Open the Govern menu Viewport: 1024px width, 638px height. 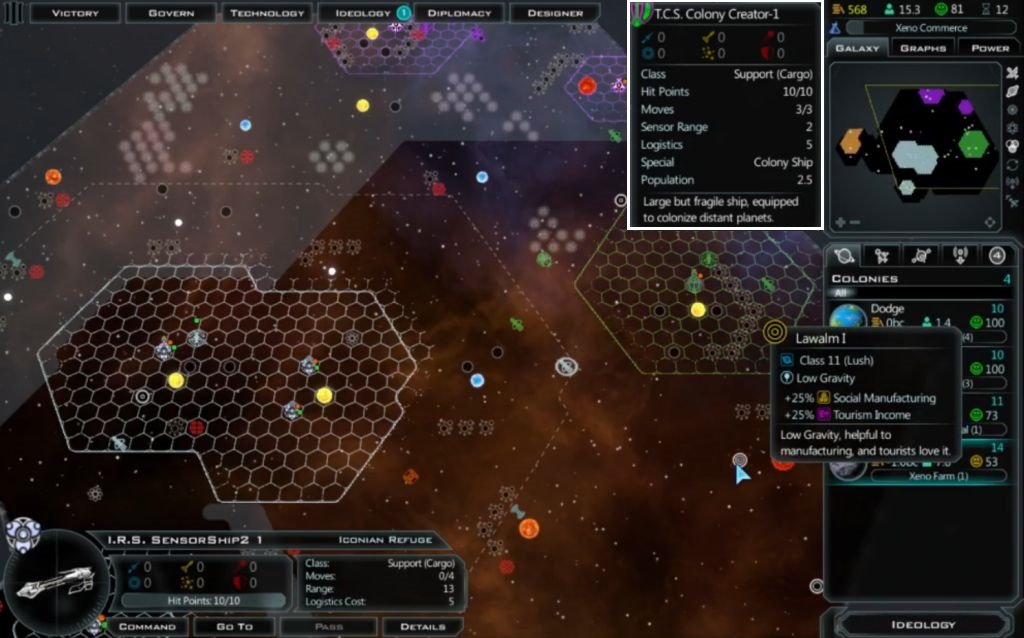coord(171,13)
